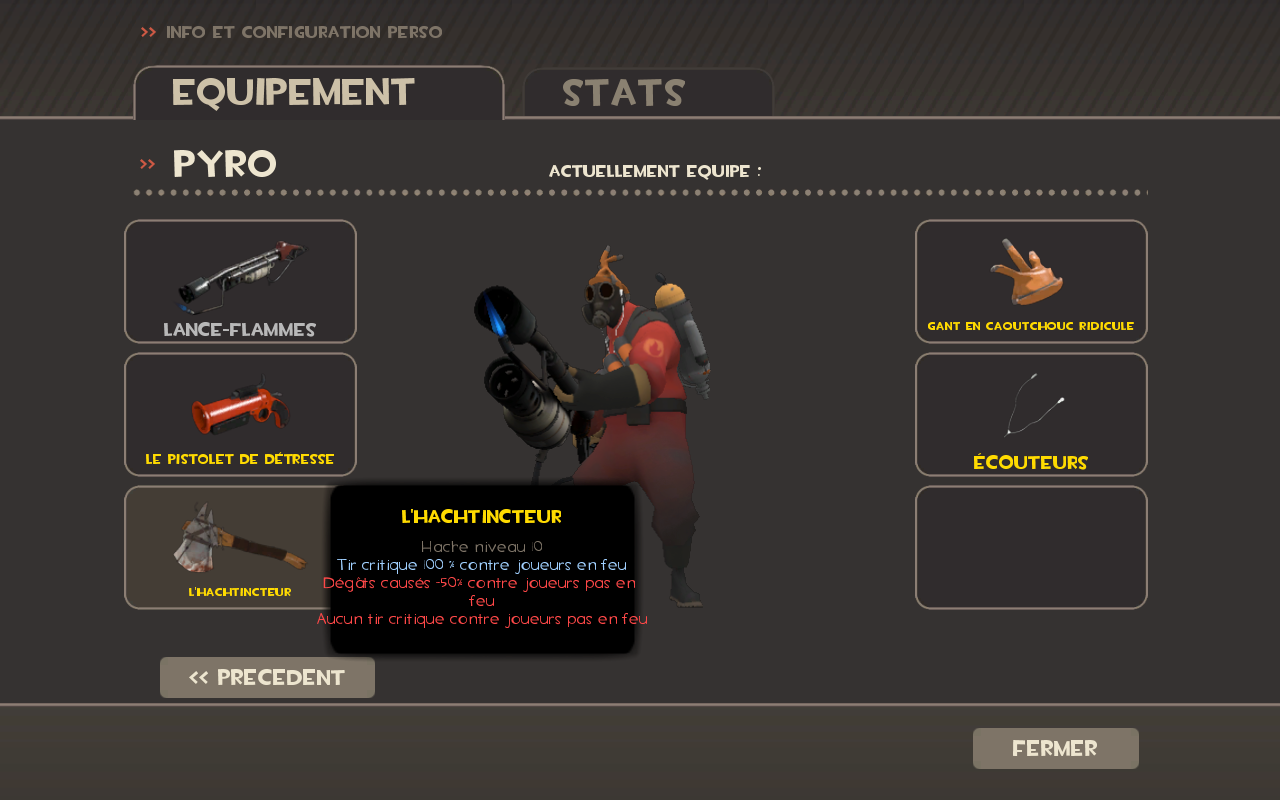
Task: Switch to the Stats tab
Action: coord(648,93)
